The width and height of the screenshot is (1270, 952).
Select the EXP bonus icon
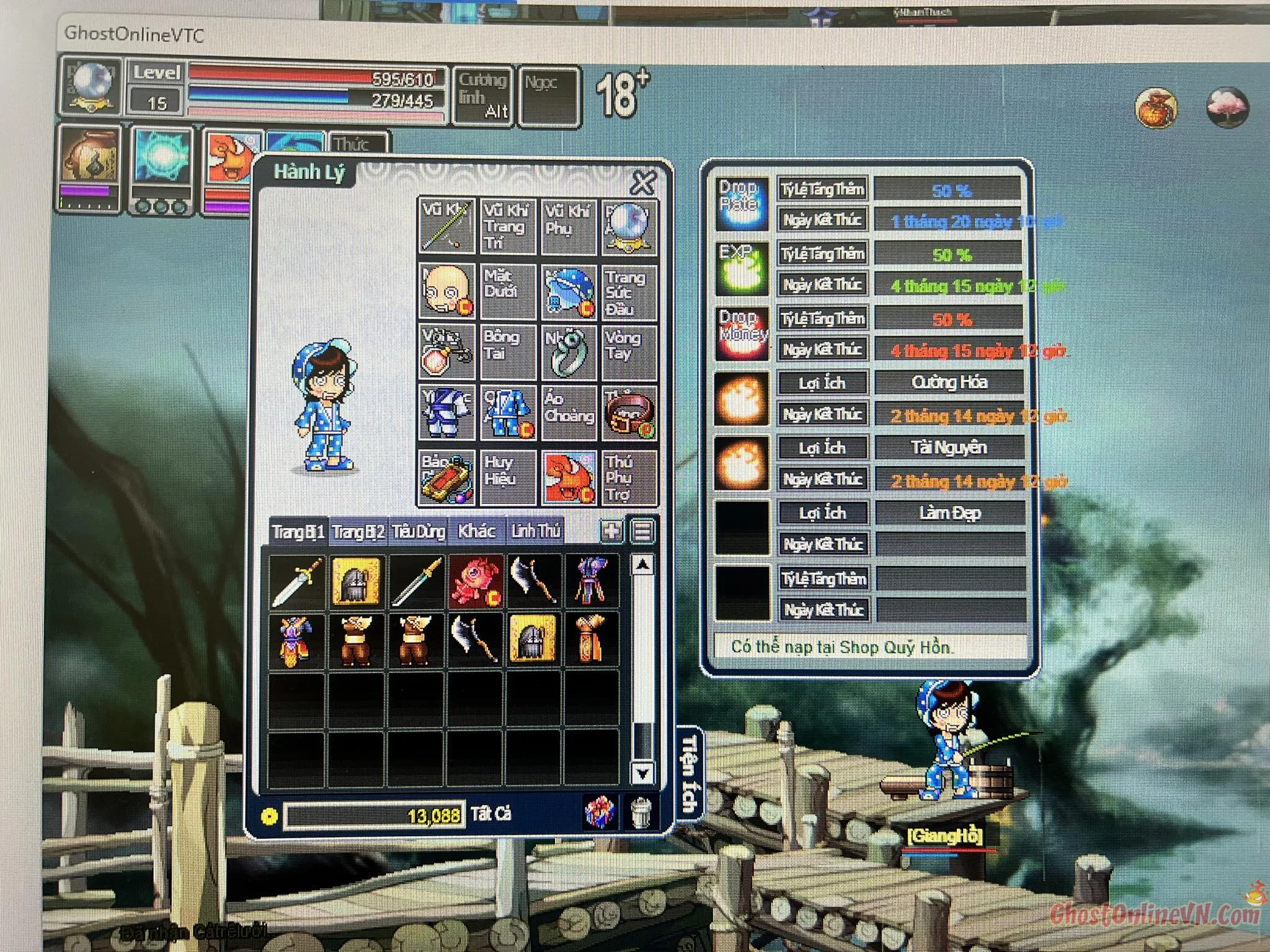click(x=742, y=268)
